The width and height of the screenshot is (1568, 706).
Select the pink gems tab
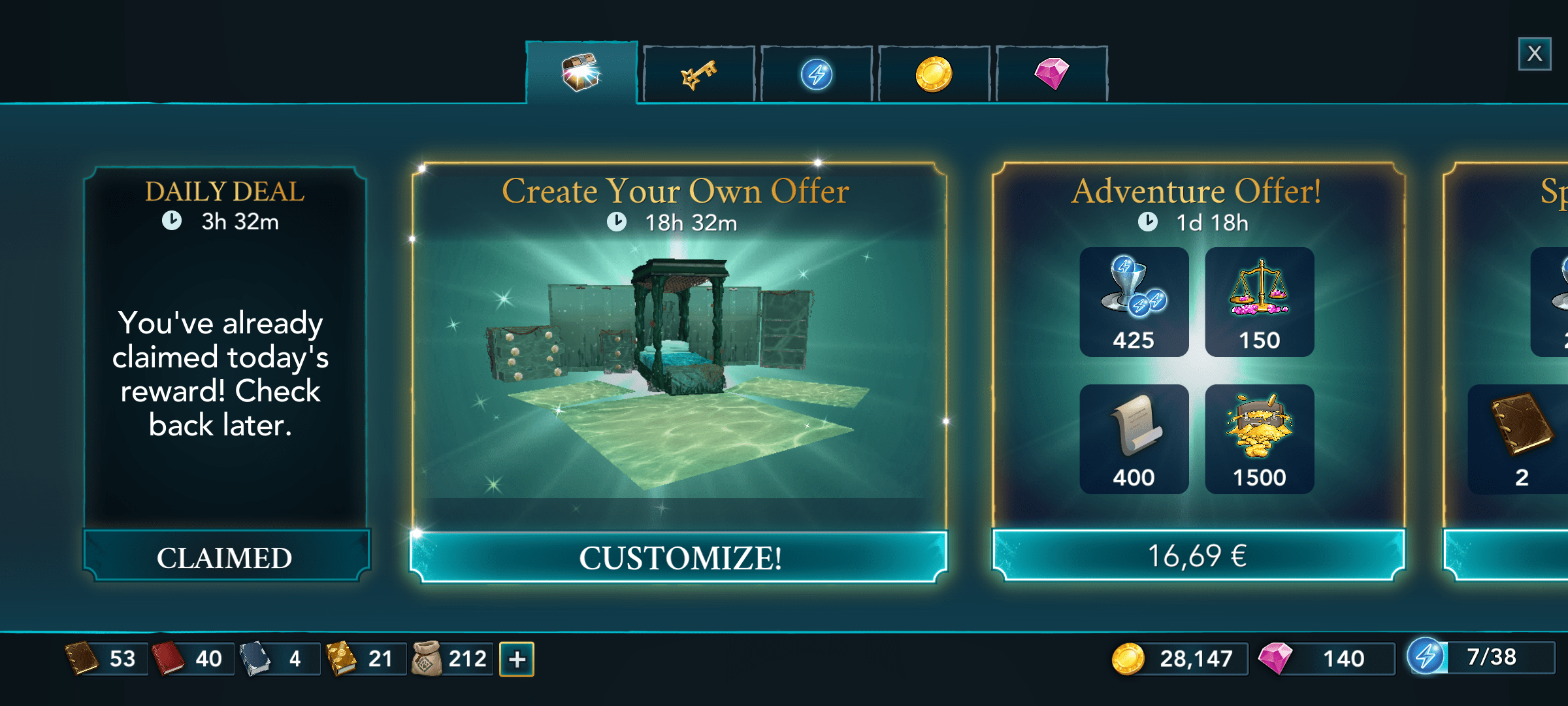[1051, 74]
